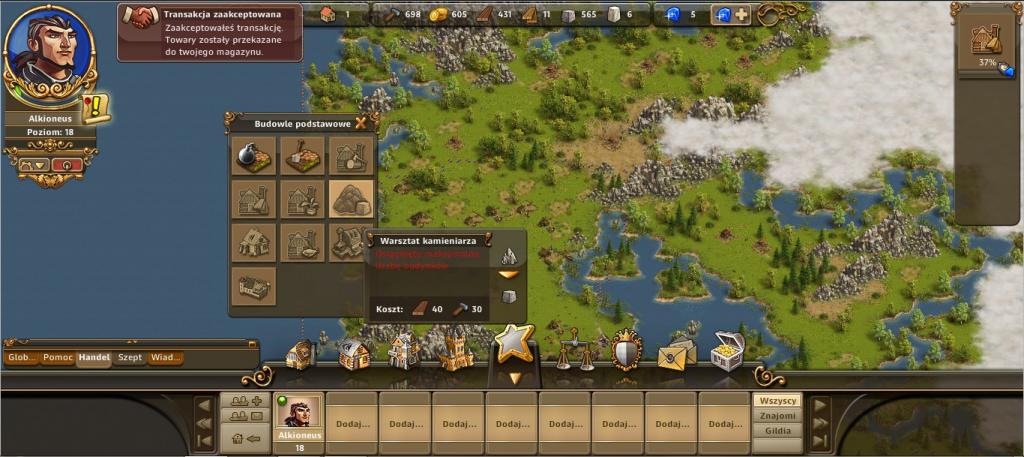Open the Szept whisper chat tab
The height and width of the screenshot is (457, 1024).
(130, 358)
